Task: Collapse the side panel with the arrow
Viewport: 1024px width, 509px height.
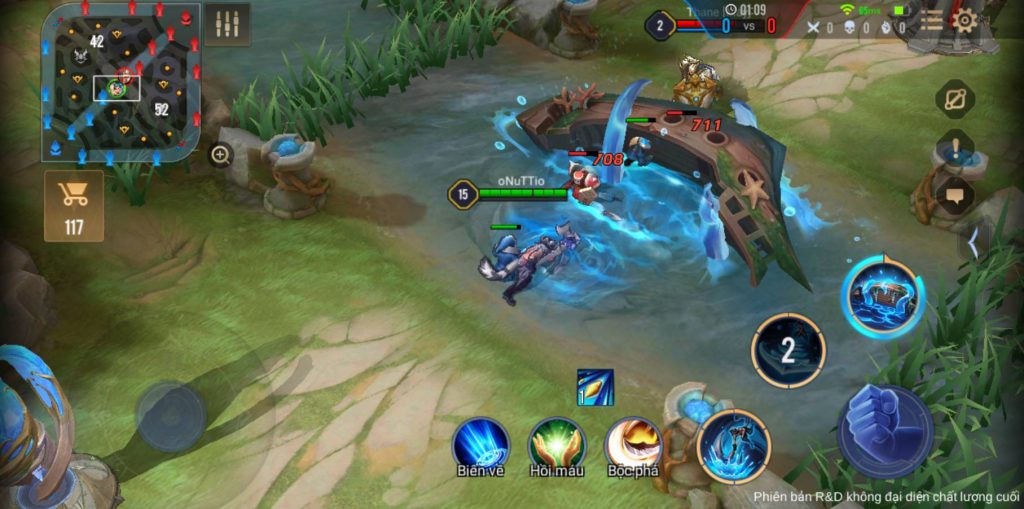Action: click(976, 241)
